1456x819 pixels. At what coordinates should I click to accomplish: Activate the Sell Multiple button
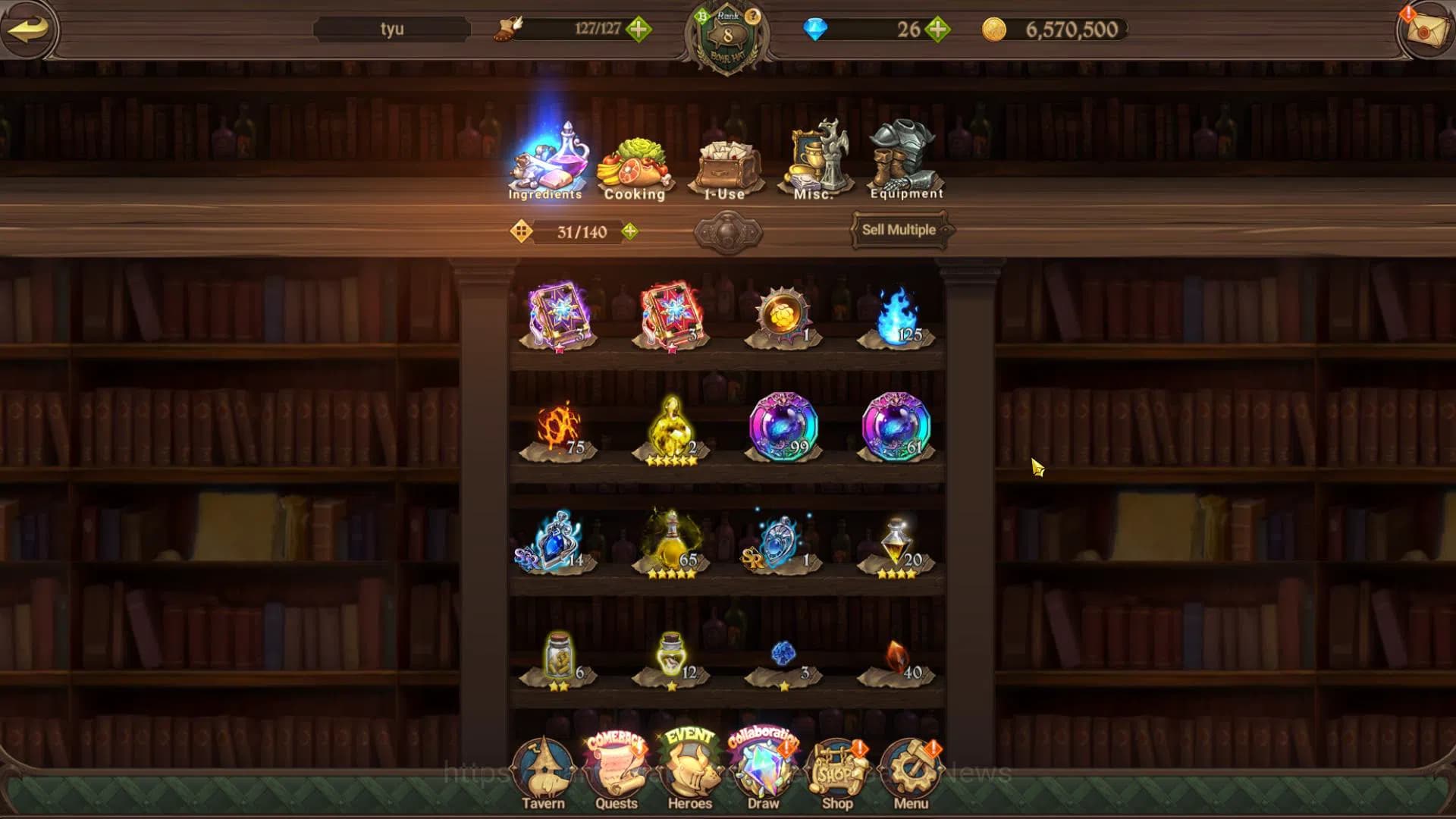point(899,230)
